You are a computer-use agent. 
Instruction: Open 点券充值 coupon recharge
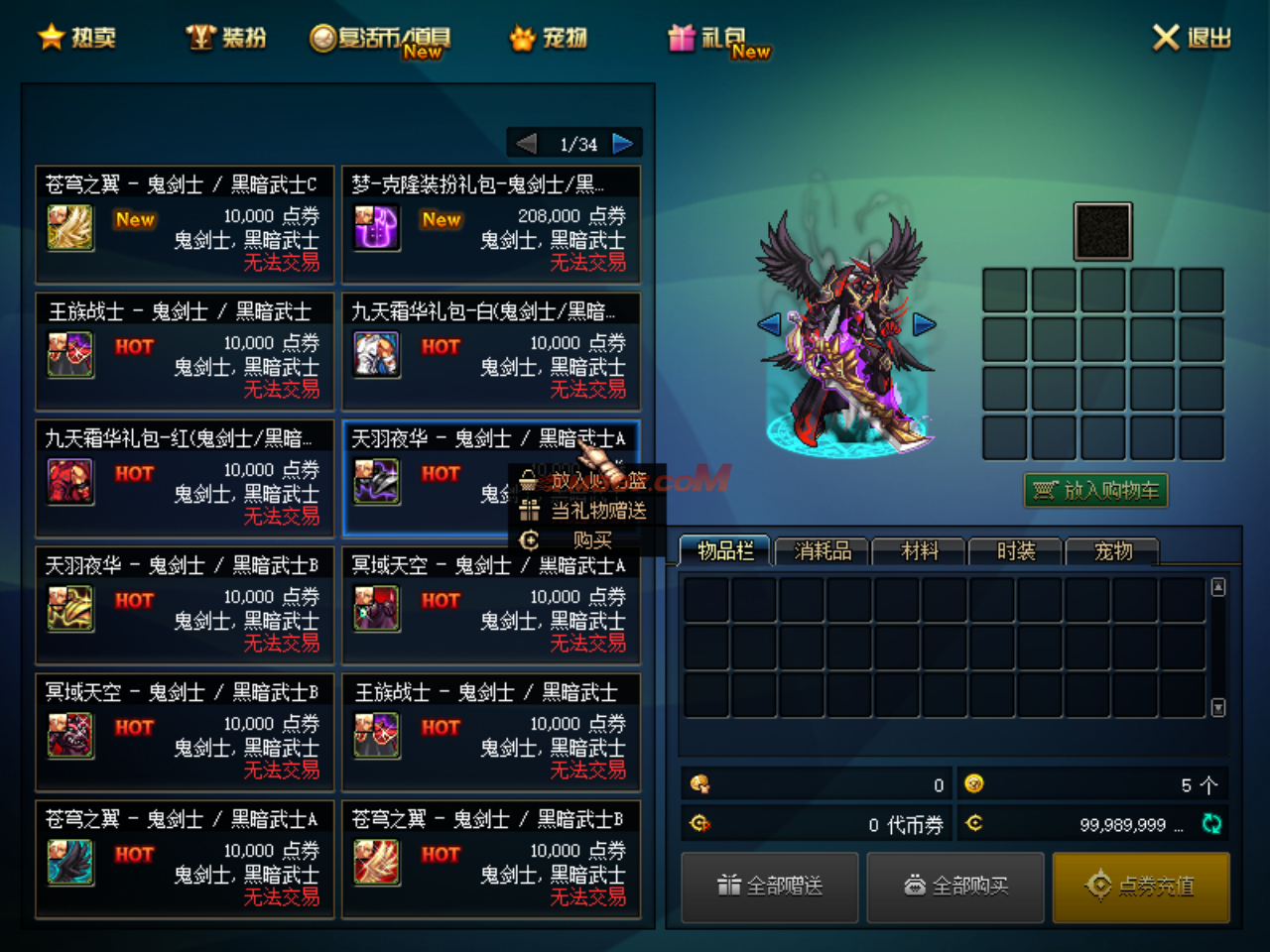point(1141,886)
